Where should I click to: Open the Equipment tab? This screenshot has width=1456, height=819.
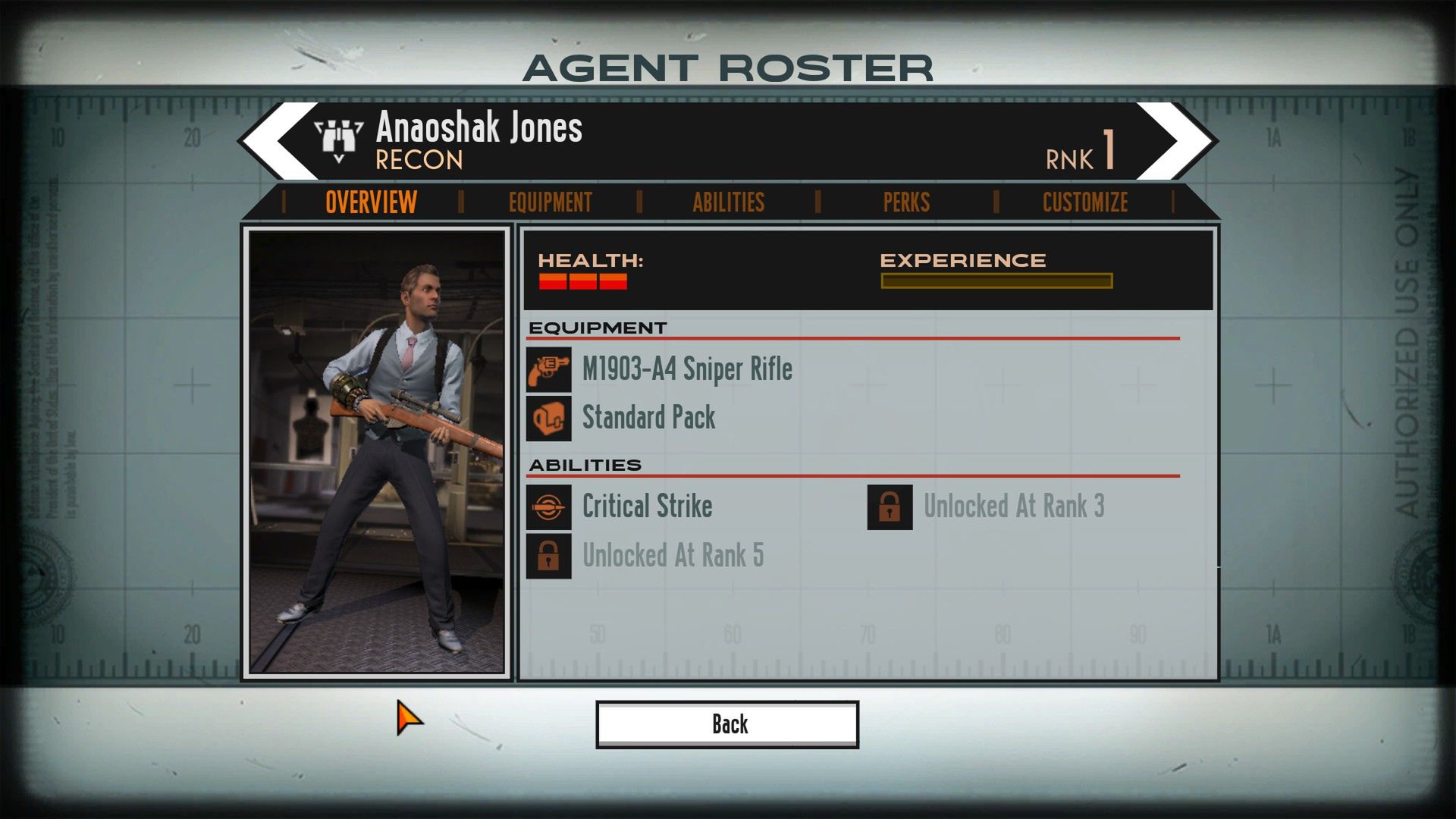[x=550, y=202]
